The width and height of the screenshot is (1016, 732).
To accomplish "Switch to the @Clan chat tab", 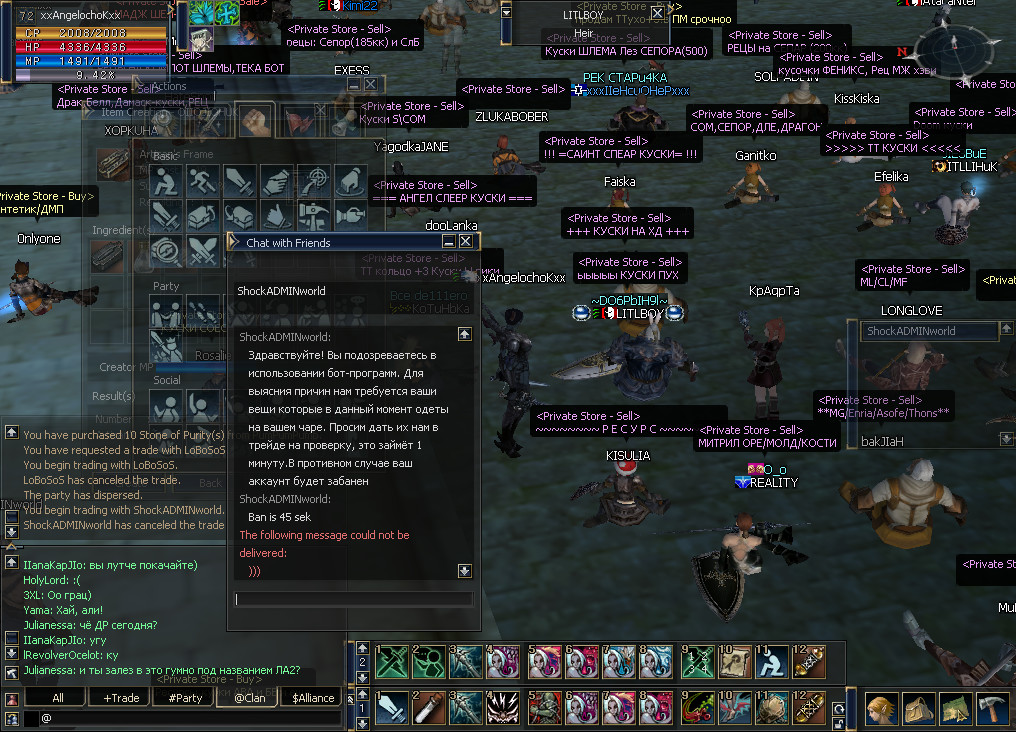I will pyautogui.click(x=249, y=698).
